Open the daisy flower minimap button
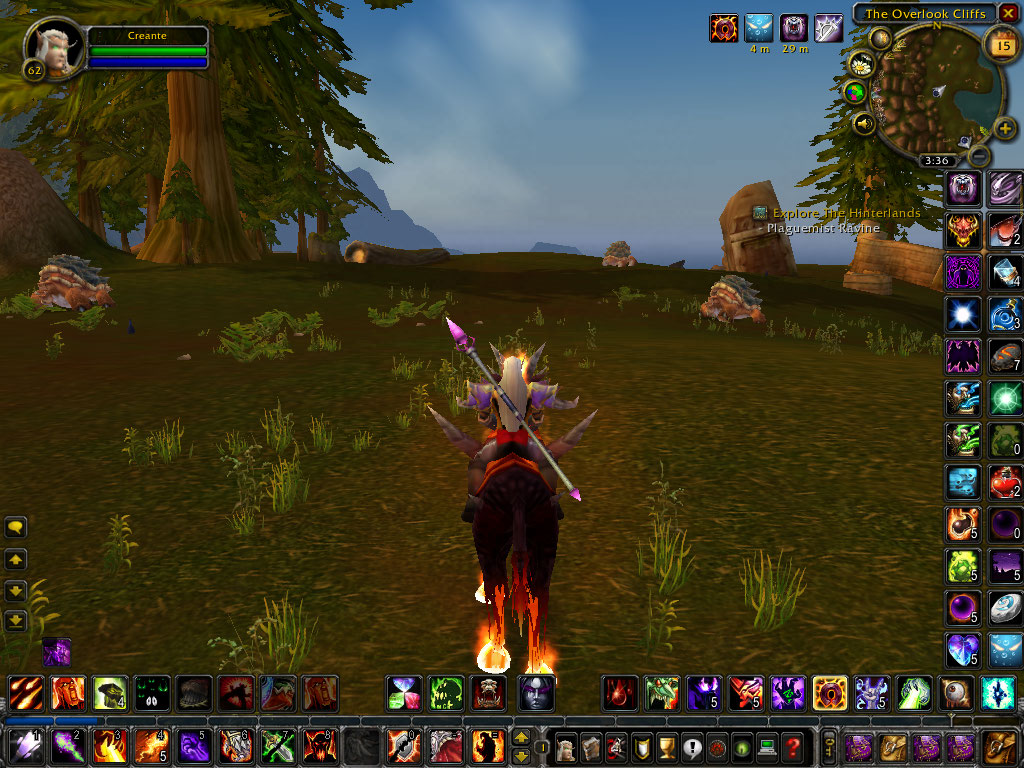This screenshot has height=768, width=1024. pyautogui.click(x=862, y=64)
